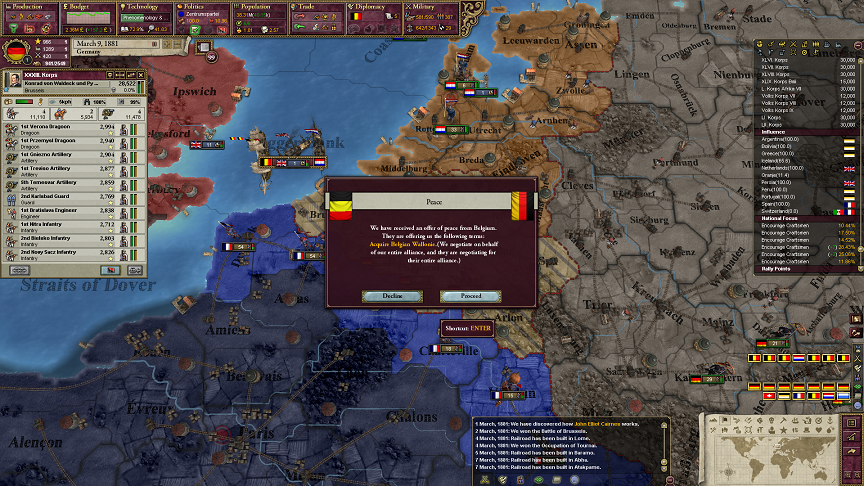Close the XXXII. Korps army panel
Image resolution: width=864 pixels, height=486 pixels.
[141, 75]
